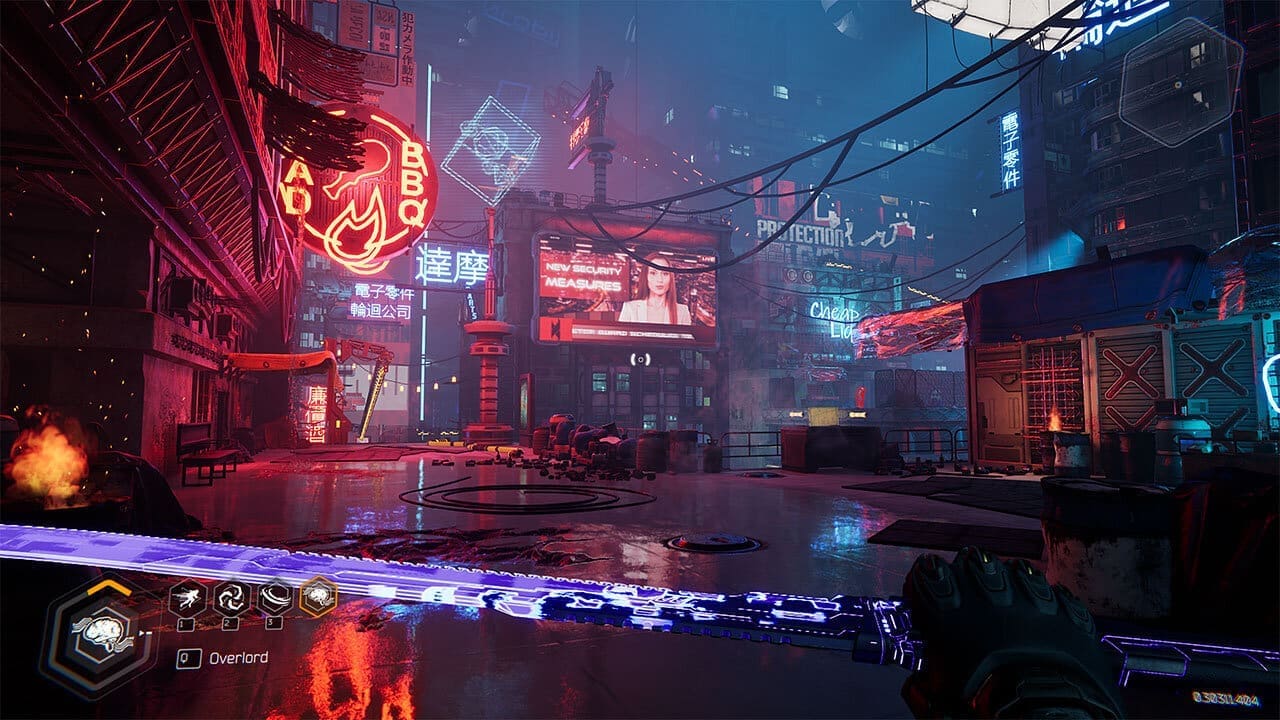Image resolution: width=1280 pixels, height=720 pixels.
Task: Expand the arrow chevron beside the Overlord emblem
Action: 144,632
